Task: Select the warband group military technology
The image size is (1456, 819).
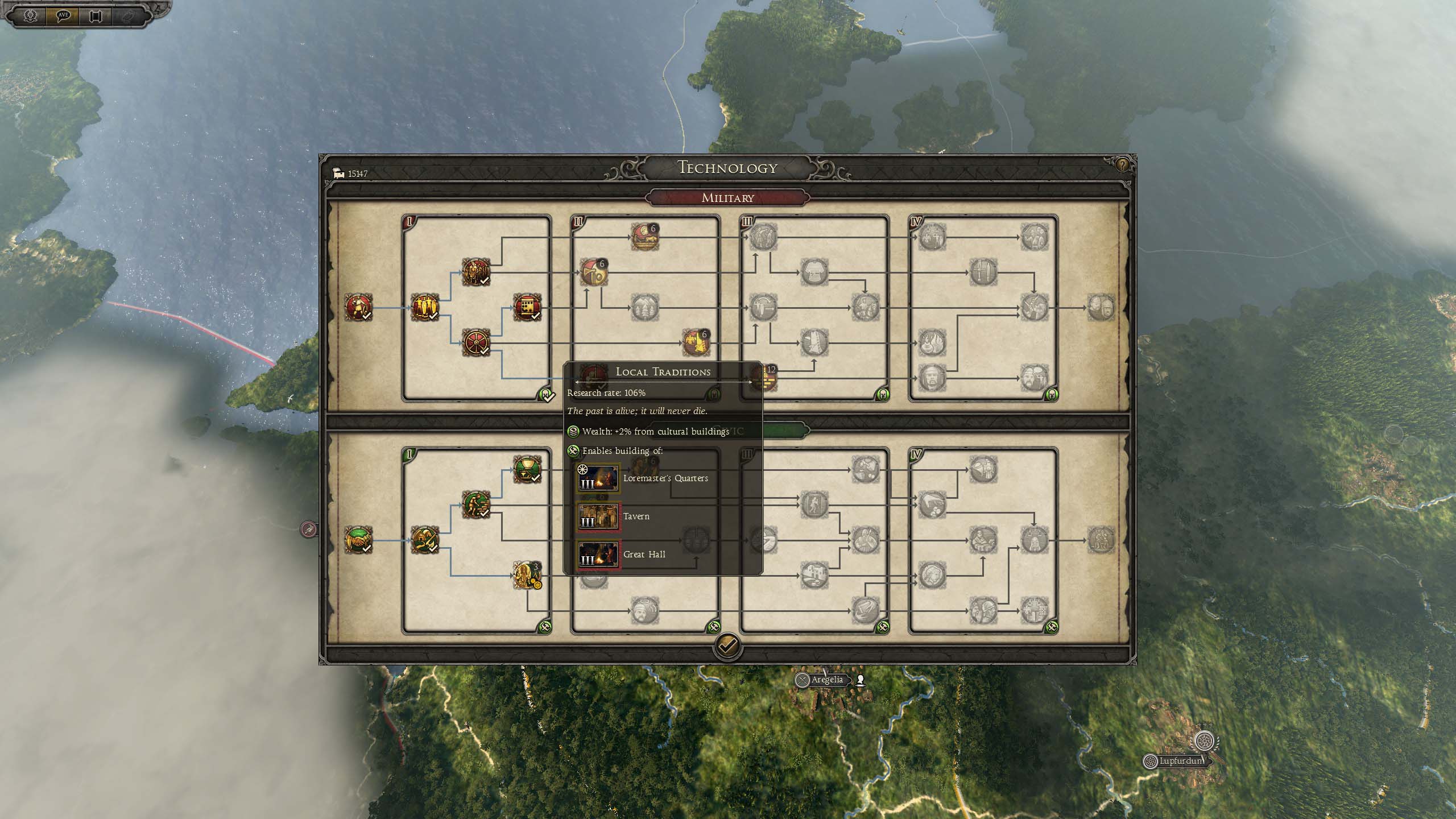Action: tap(475, 272)
